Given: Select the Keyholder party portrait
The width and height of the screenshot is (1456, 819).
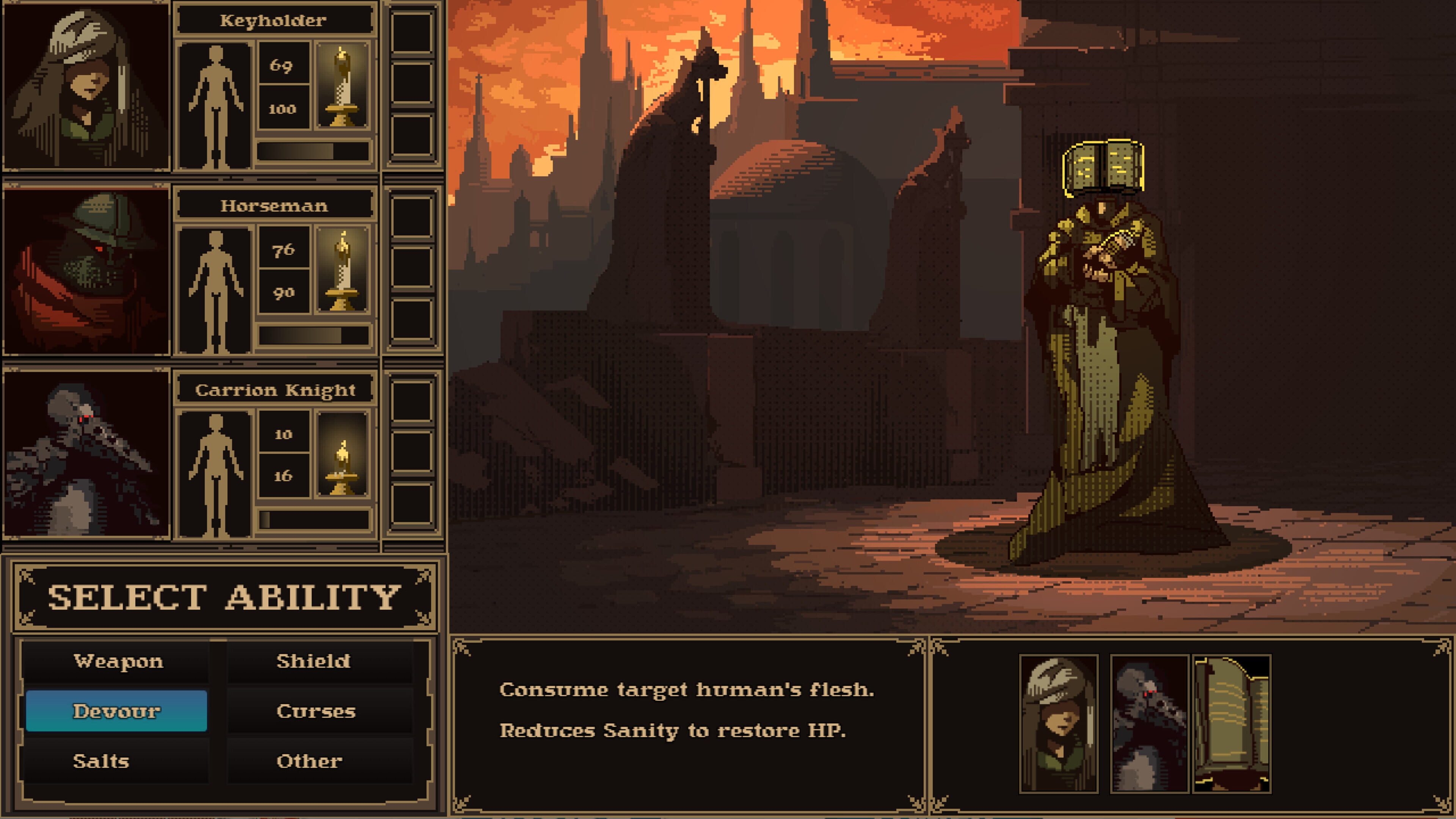Looking at the screenshot, I should pos(86,86).
